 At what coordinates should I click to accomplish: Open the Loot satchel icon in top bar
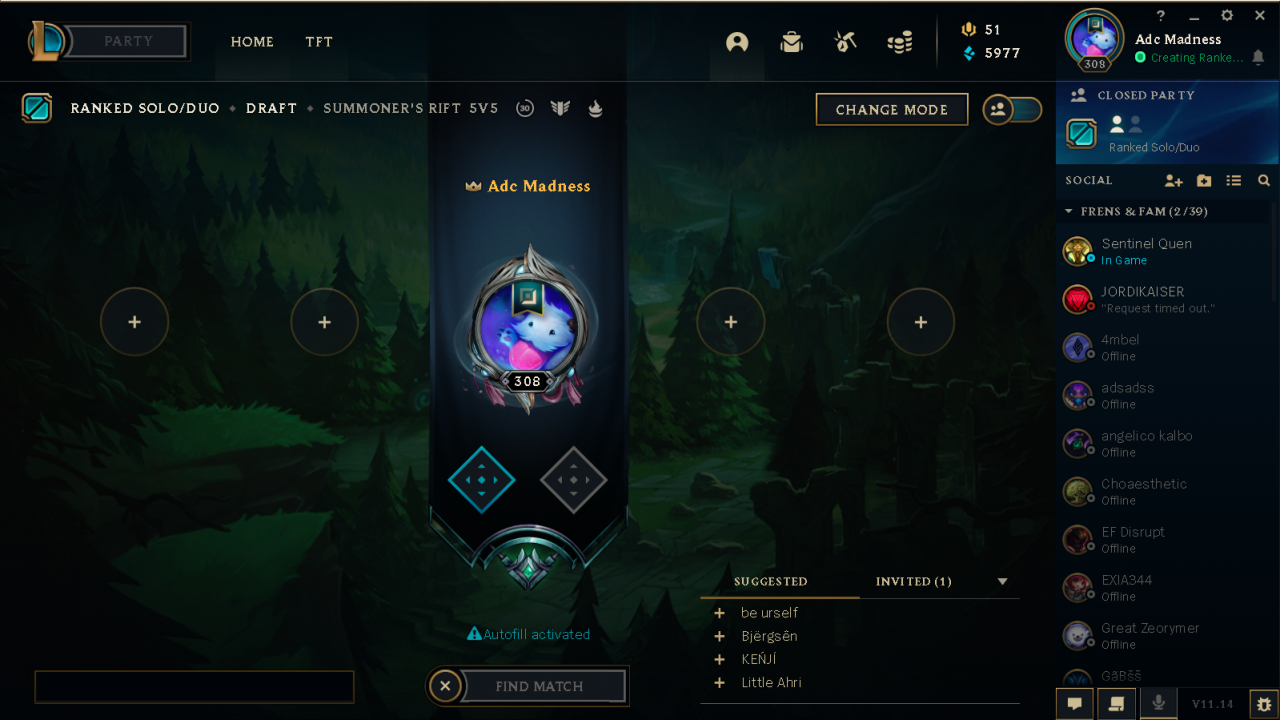[791, 43]
